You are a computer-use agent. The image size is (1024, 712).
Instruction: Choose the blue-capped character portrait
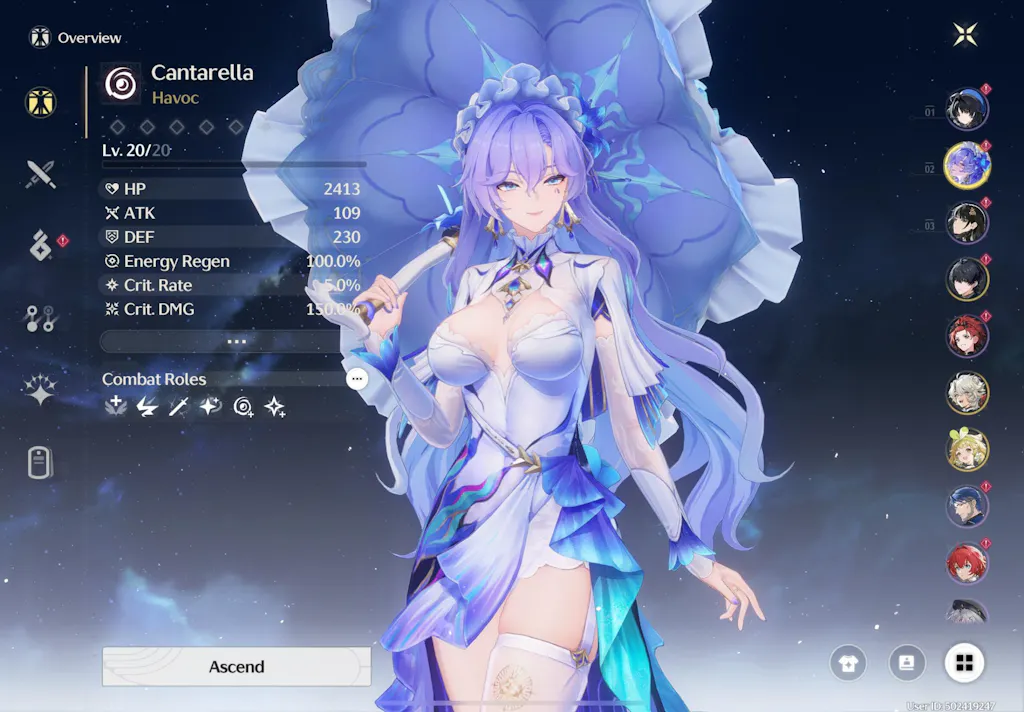(967, 506)
